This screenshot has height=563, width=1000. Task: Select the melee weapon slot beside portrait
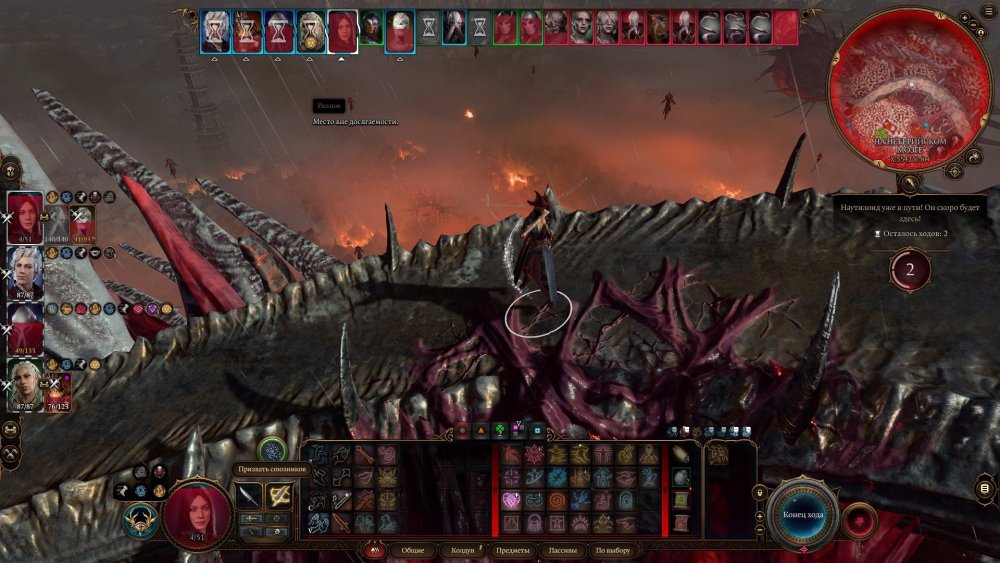coord(249,495)
